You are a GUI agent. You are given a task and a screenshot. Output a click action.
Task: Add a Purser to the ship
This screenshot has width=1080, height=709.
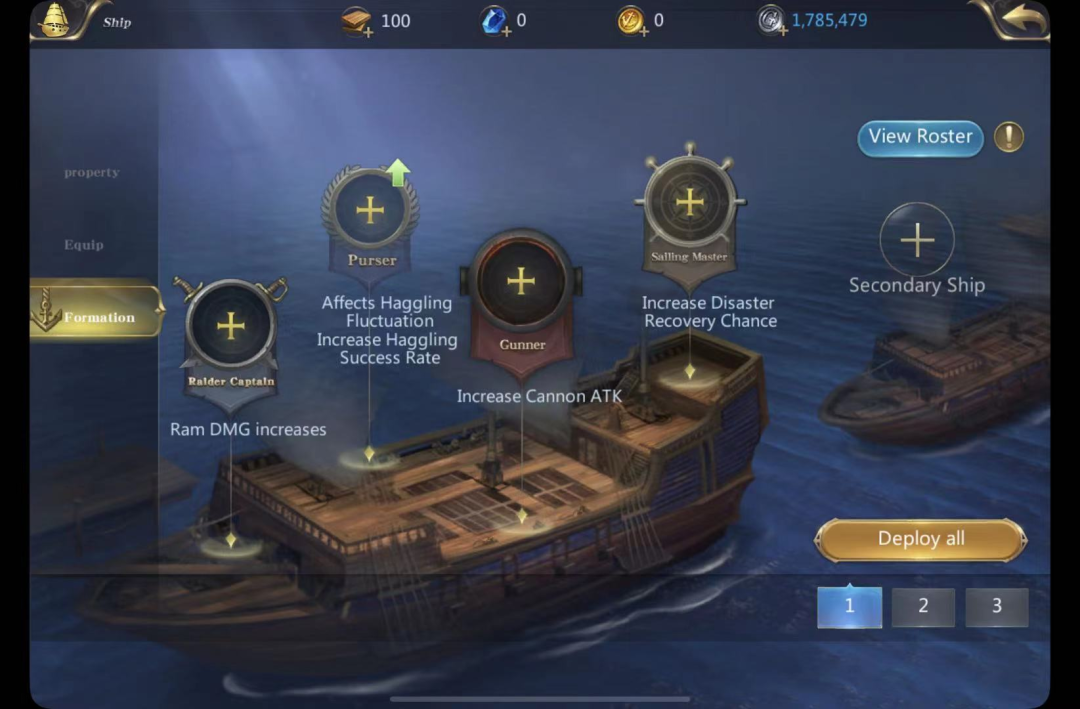click(370, 210)
